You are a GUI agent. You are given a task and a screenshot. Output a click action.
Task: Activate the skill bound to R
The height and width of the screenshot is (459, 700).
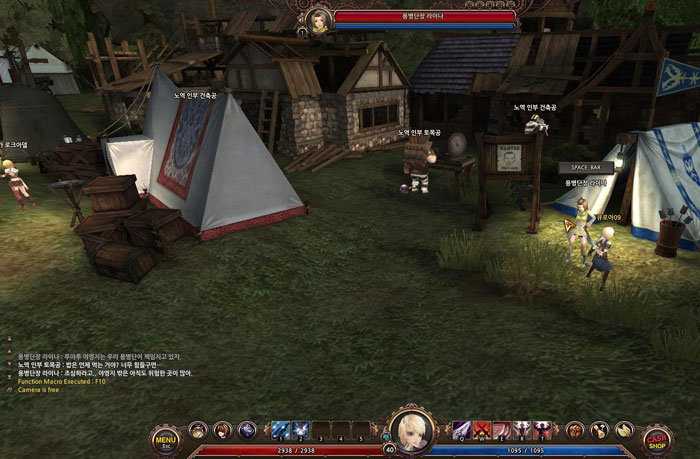click(521, 430)
